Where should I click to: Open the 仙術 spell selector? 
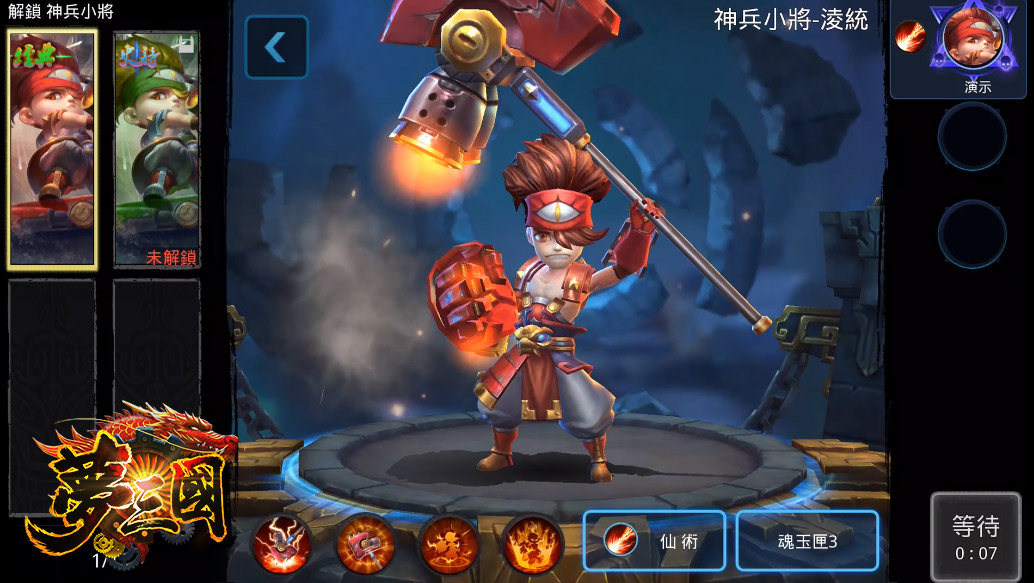(654, 541)
